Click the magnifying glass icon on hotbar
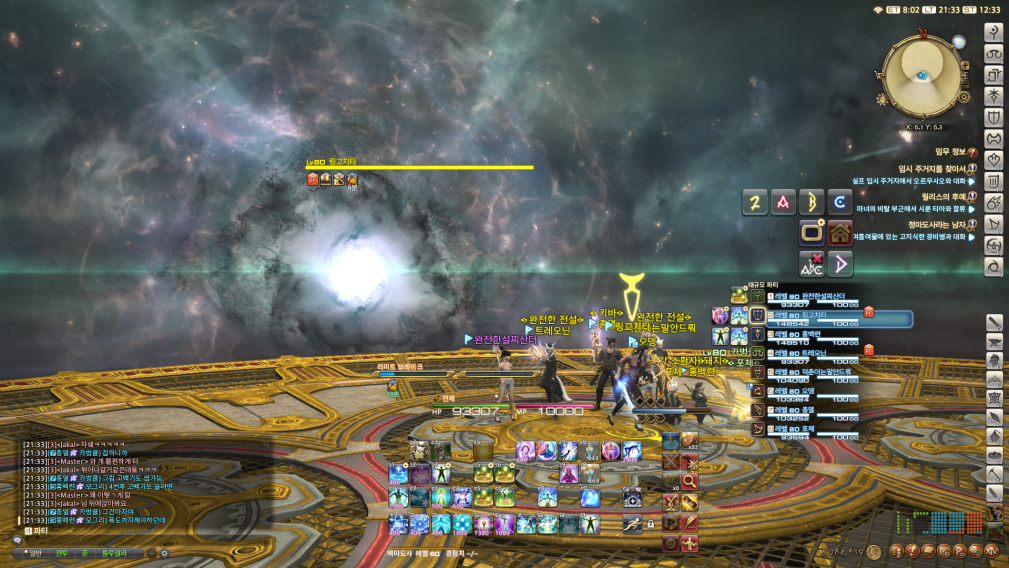Image resolution: width=1009 pixels, height=568 pixels. tap(690, 481)
